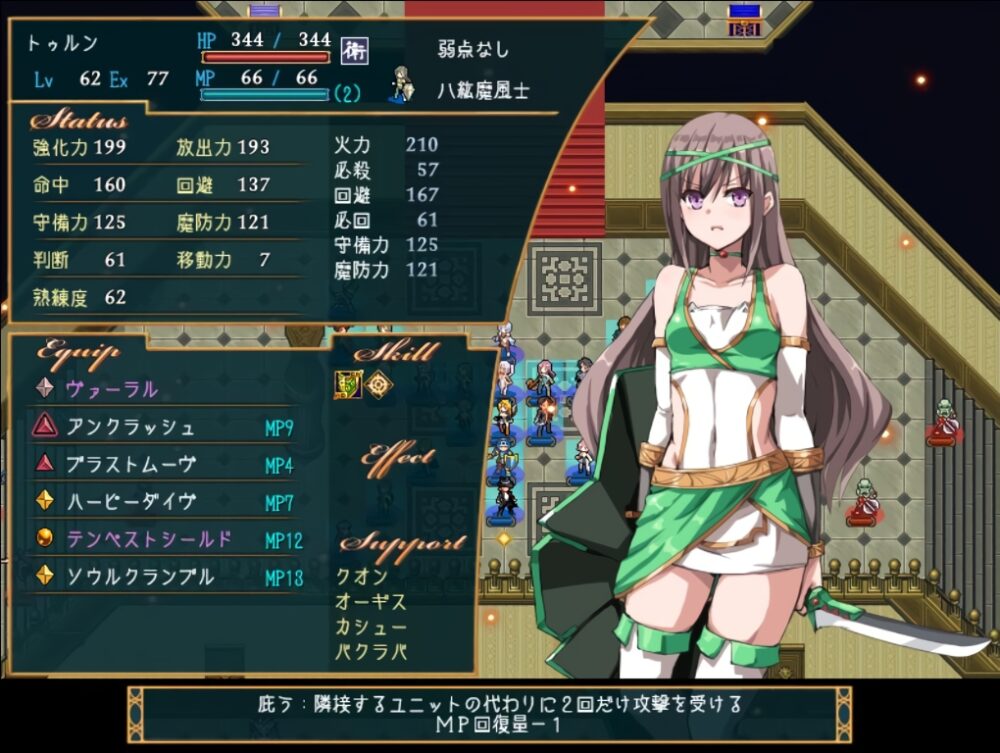Click the 衛 guard status icon
Viewport: 1000px width, 753px height.
pos(350,47)
